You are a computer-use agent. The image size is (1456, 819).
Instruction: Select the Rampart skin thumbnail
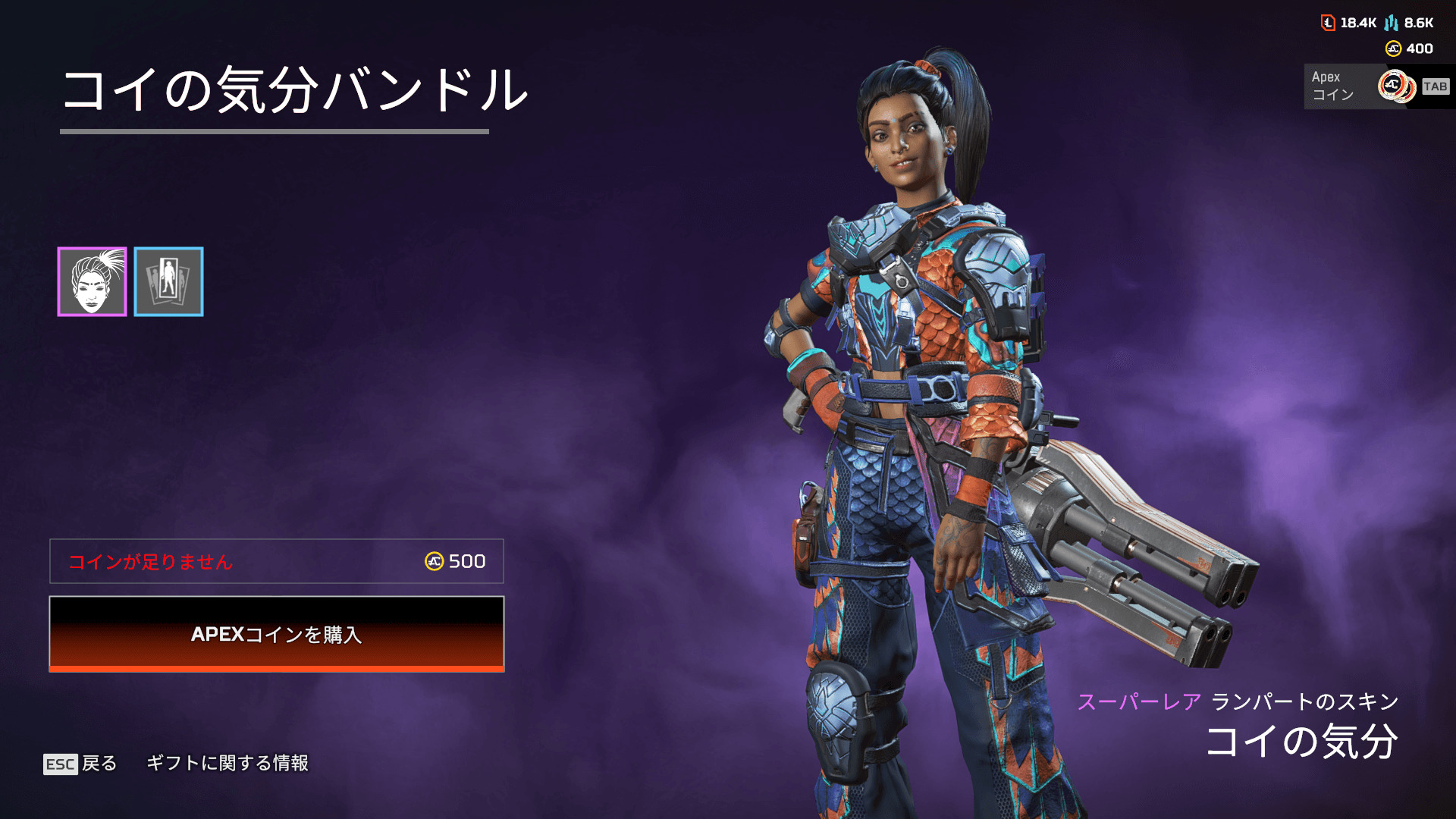[x=92, y=281]
